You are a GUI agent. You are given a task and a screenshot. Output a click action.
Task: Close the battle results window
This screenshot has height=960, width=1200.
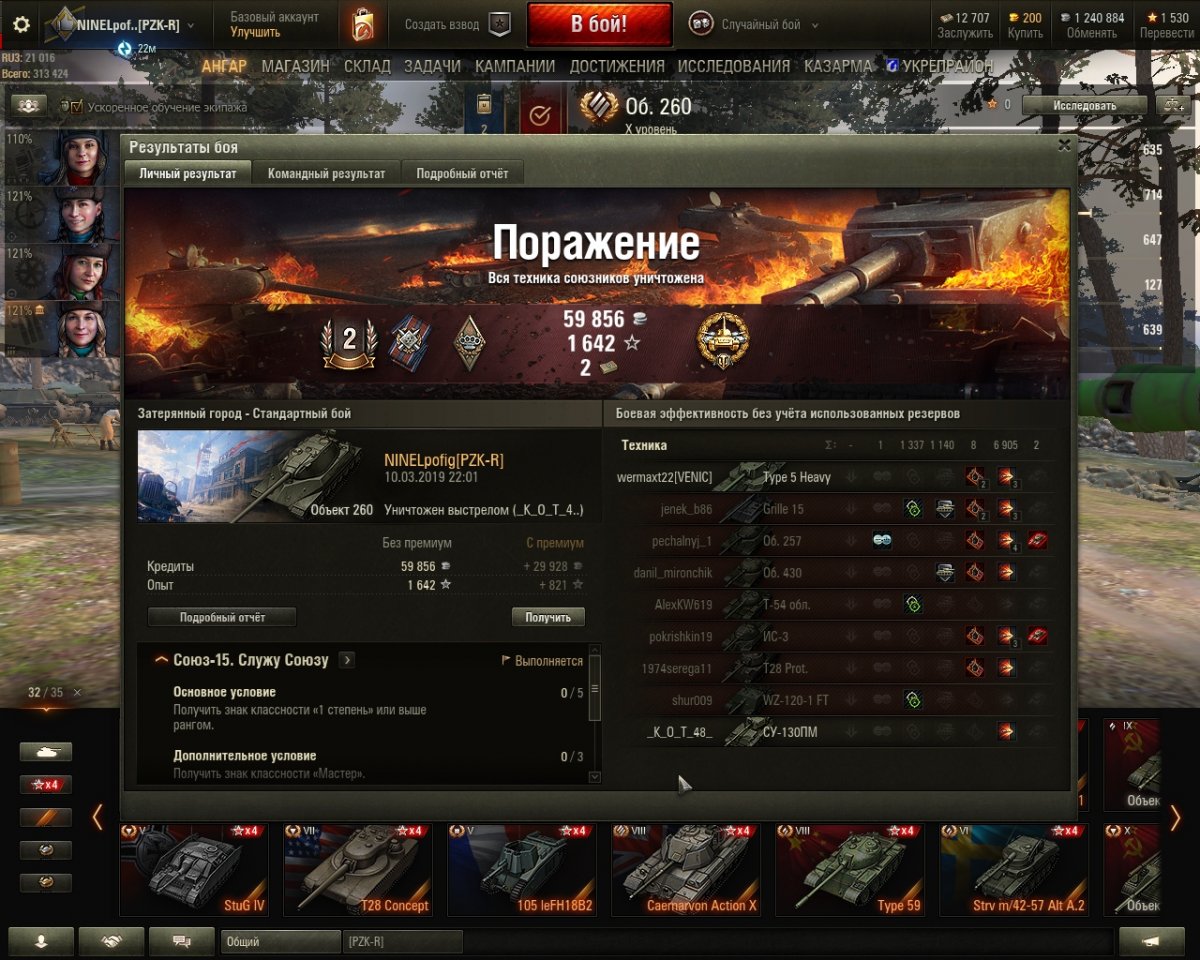point(1064,146)
